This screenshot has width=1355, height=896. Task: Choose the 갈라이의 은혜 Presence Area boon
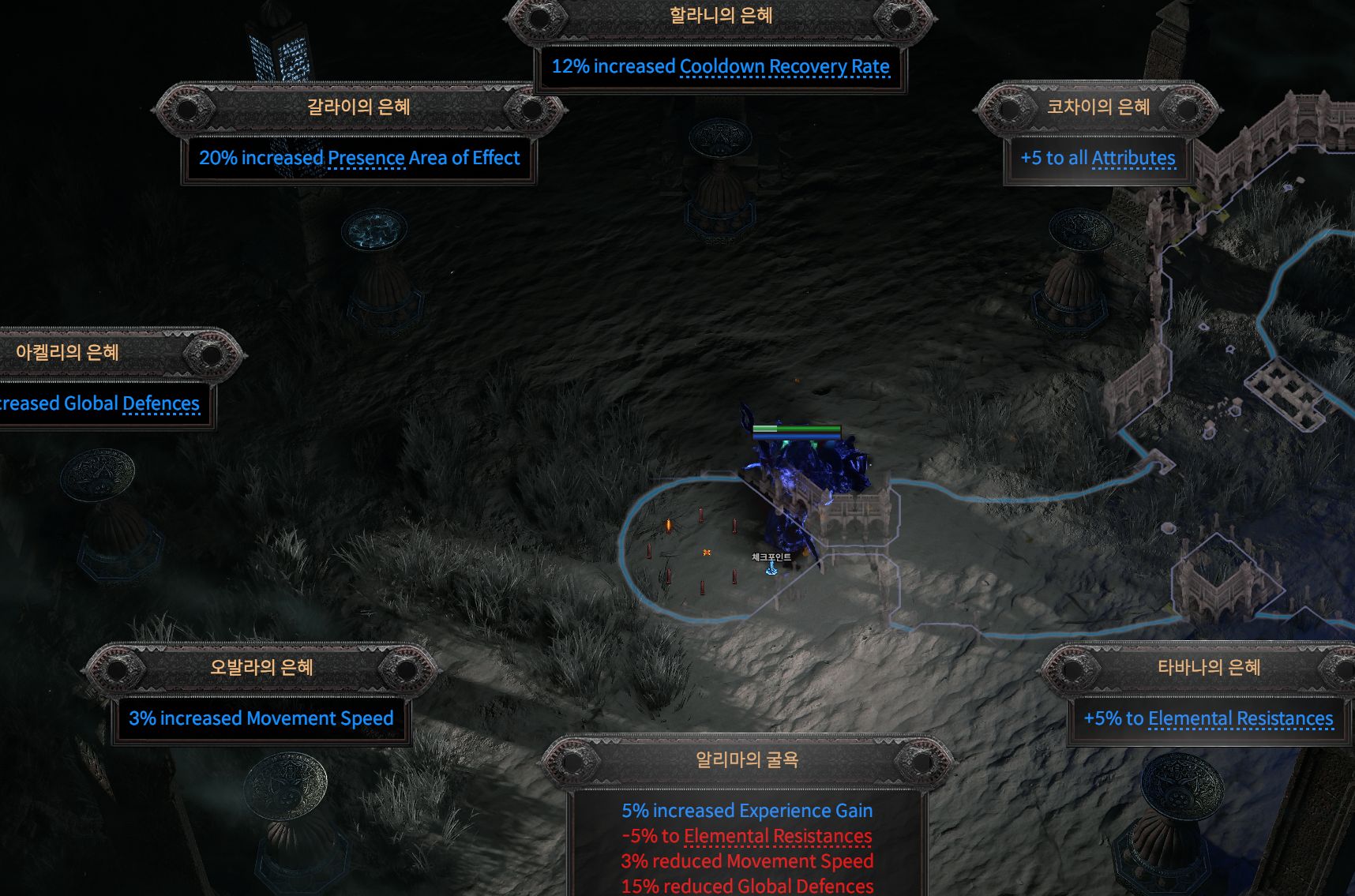coord(358,108)
